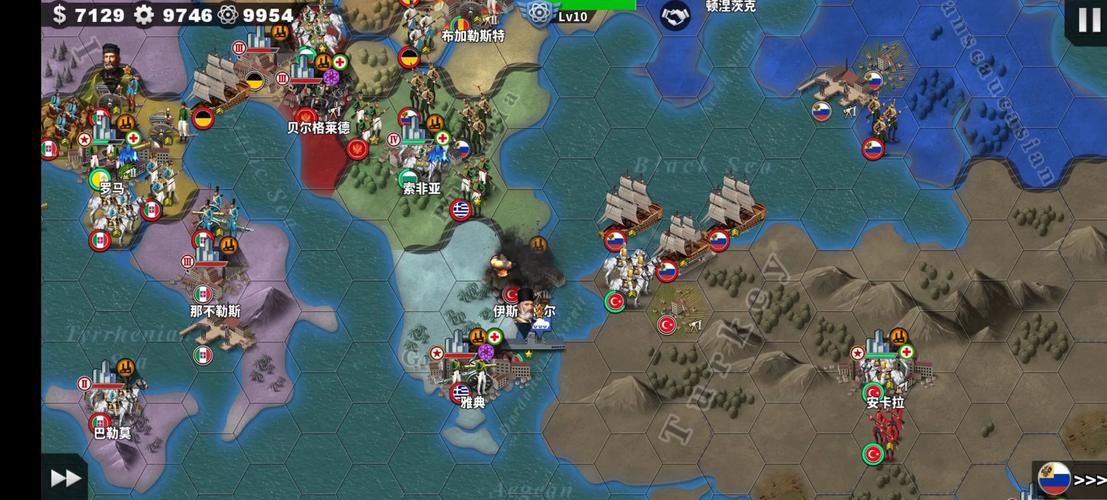The width and height of the screenshot is (1107, 500).
Task: Pause the game with the top-right button
Action: pyautogui.click(x=1088, y=19)
